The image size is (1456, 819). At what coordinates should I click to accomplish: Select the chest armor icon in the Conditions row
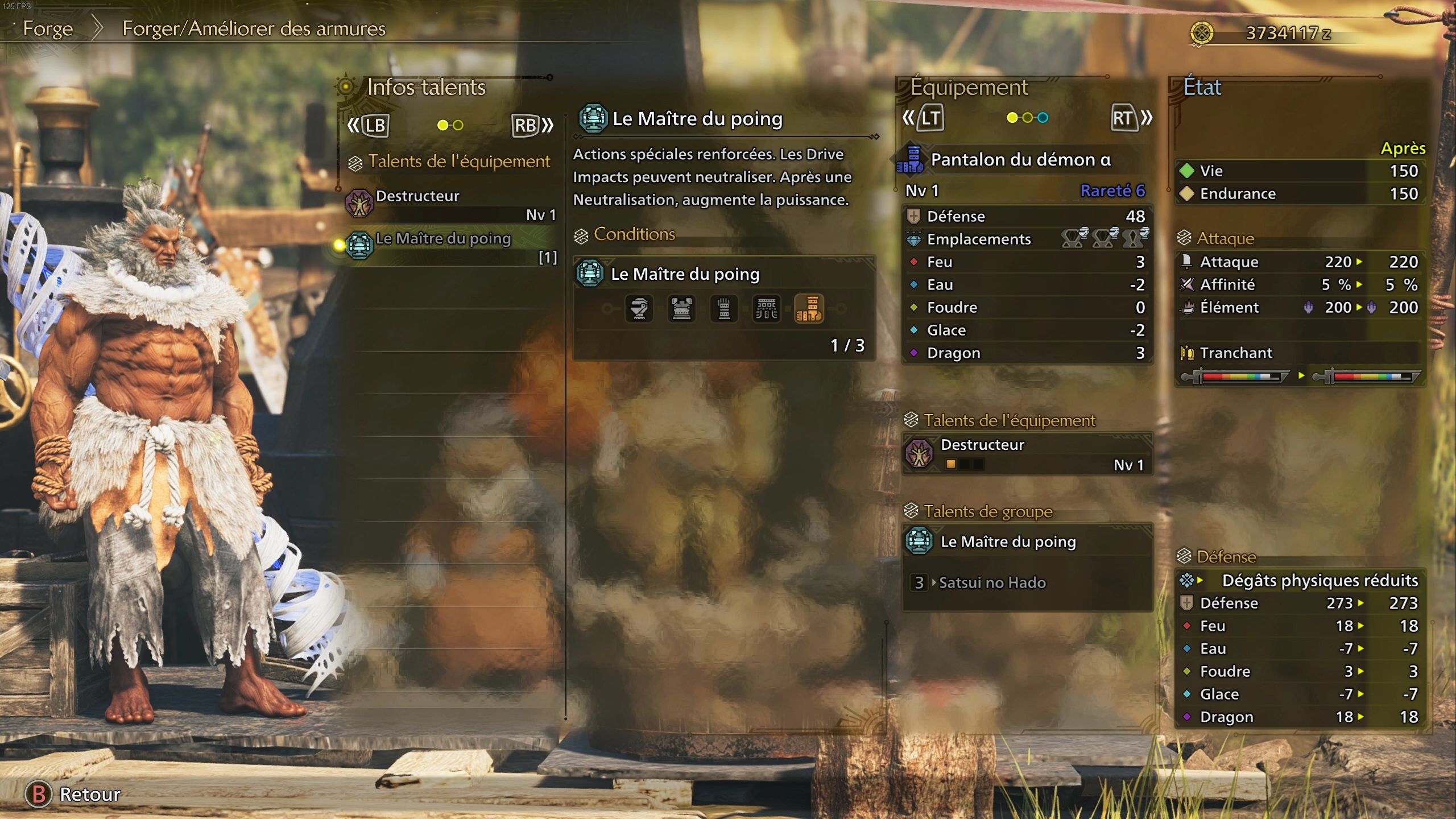681,309
